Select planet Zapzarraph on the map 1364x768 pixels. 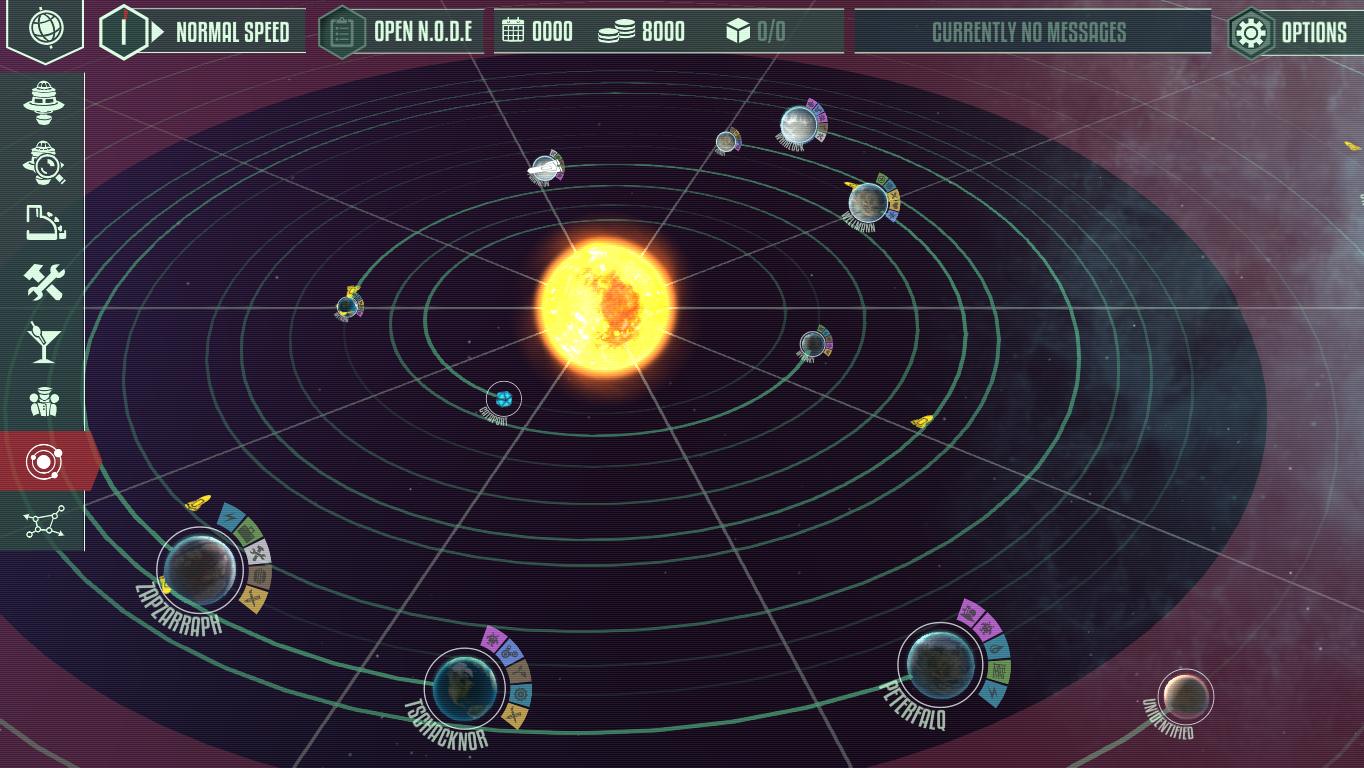coord(200,567)
